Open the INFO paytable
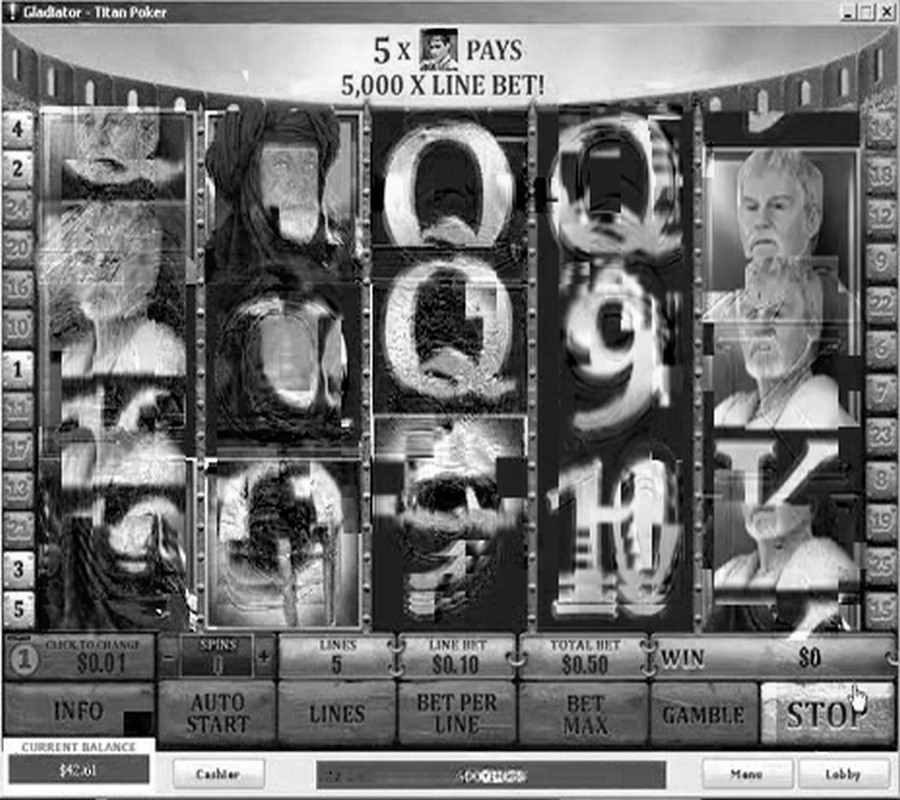The height and width of the screenshot is (800, 900). (x=78, y=712)
